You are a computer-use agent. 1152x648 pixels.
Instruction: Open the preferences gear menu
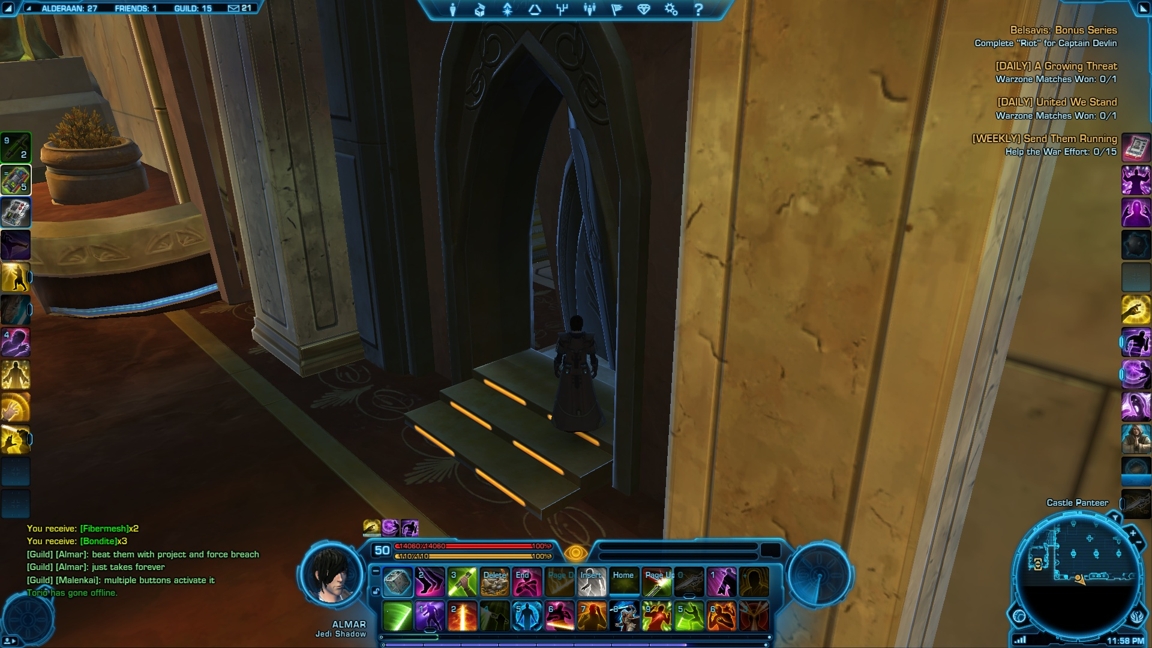[x=671, y=10]
